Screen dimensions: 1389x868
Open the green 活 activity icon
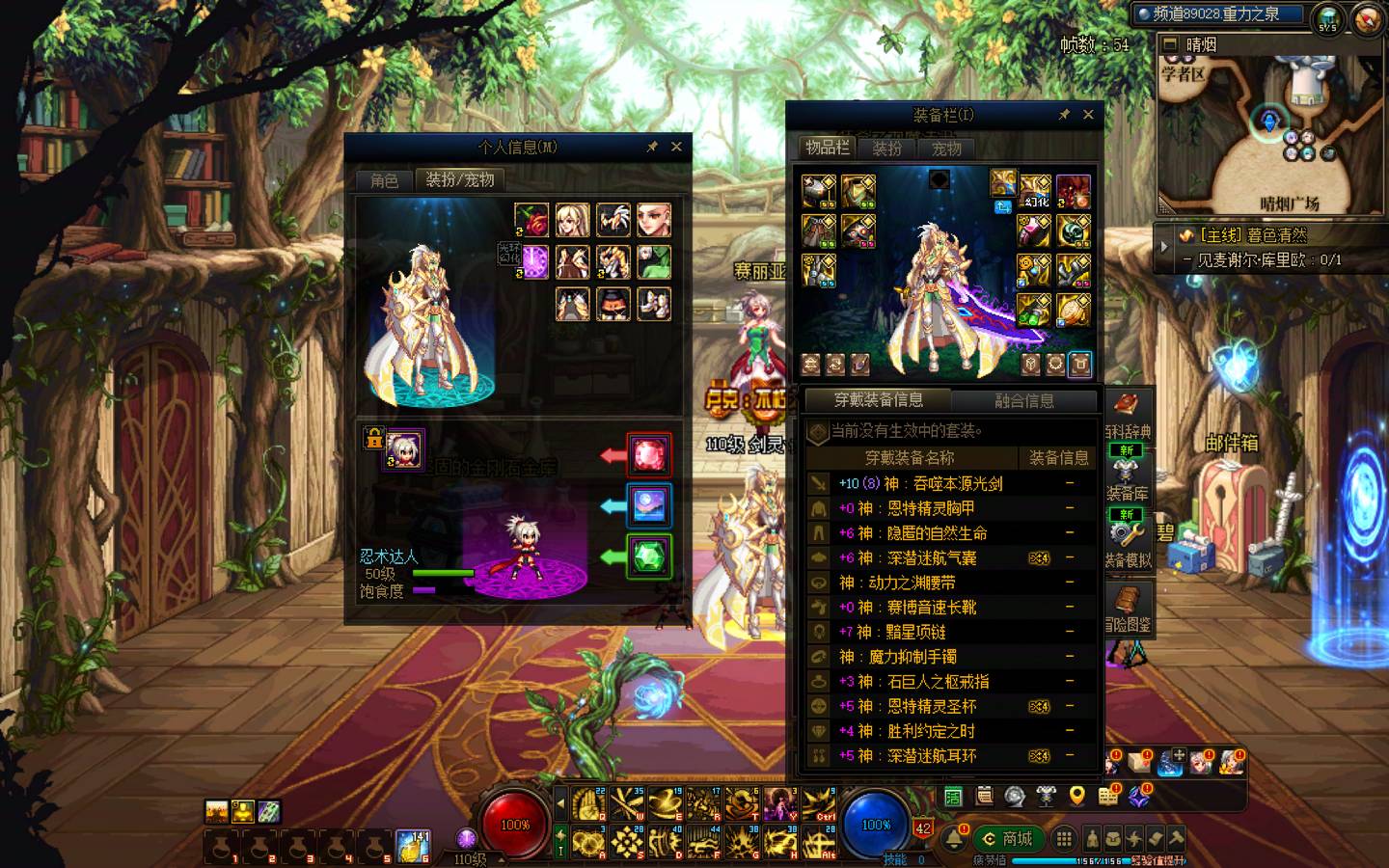coord(953,796)
